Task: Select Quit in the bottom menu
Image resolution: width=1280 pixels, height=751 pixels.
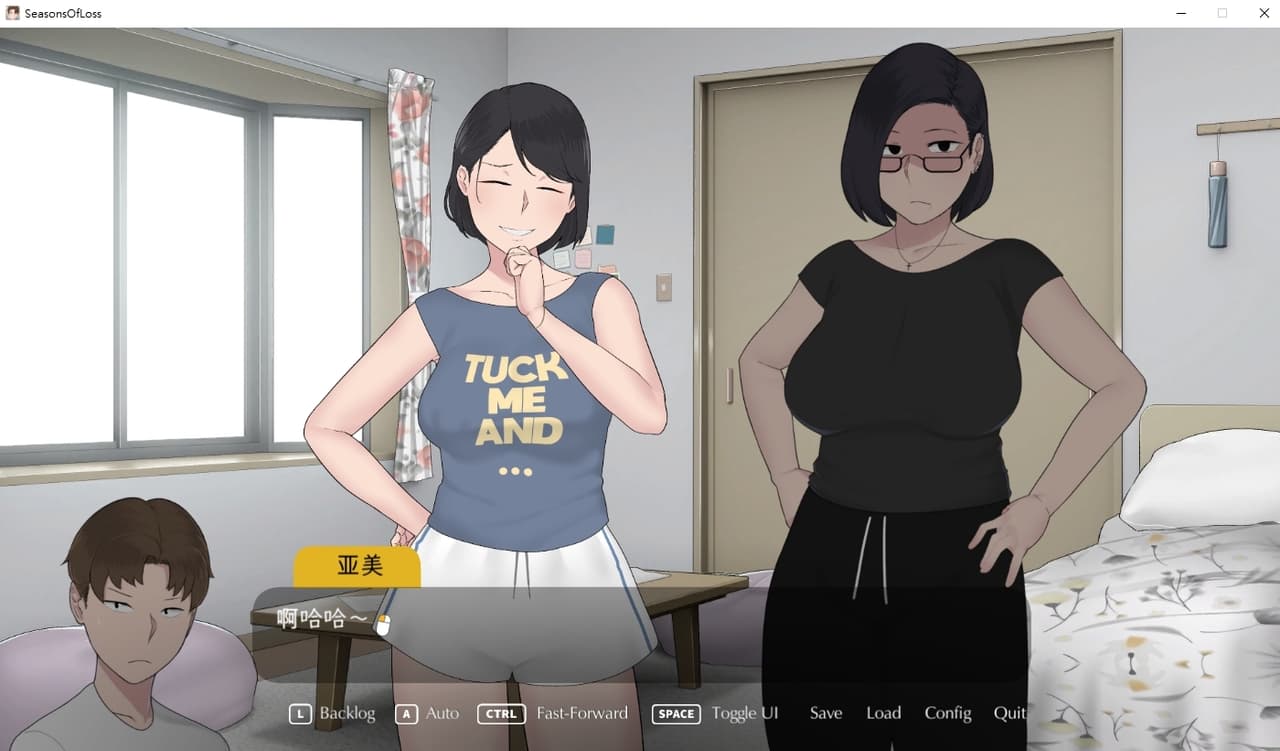Action: tap(1009, 713)
